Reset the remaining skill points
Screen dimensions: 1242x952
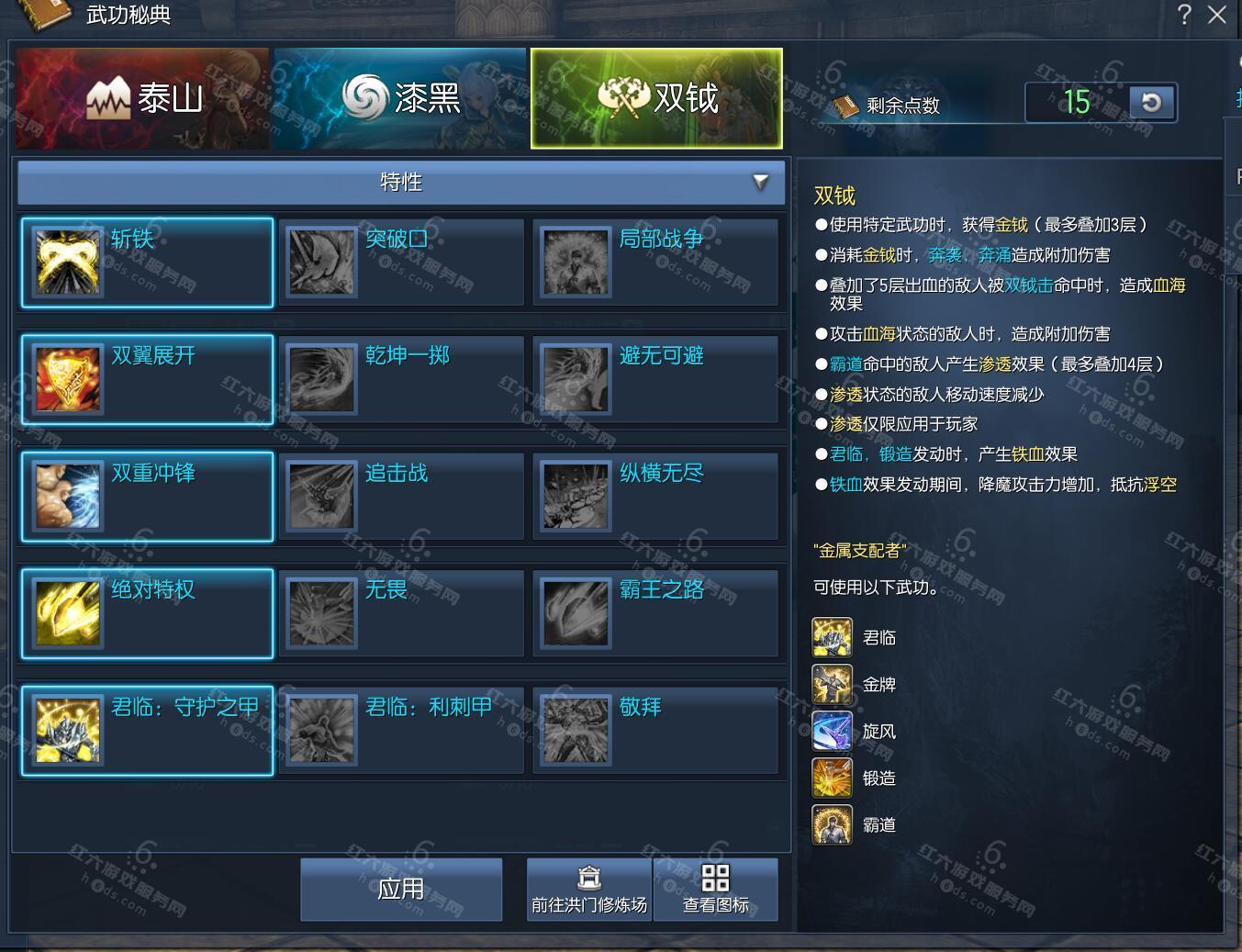point(1151,102)
